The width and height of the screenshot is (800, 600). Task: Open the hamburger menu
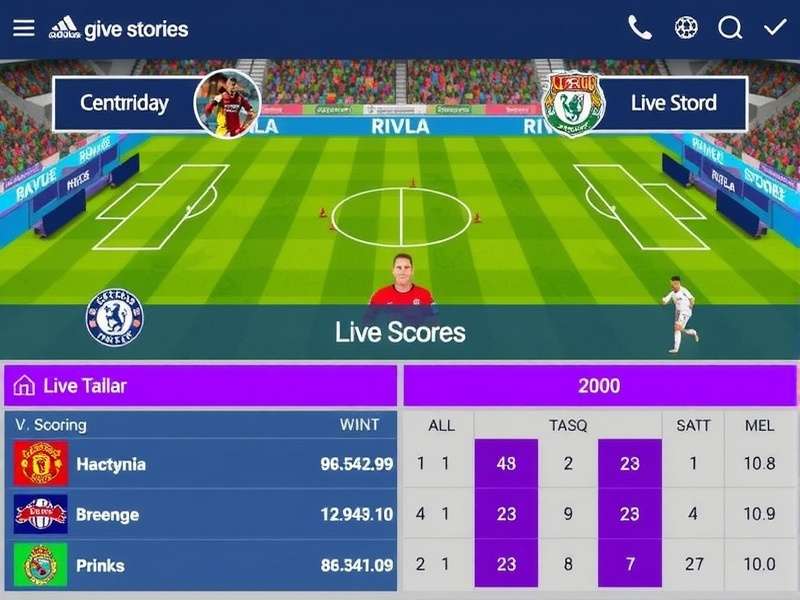pos(23,28)
